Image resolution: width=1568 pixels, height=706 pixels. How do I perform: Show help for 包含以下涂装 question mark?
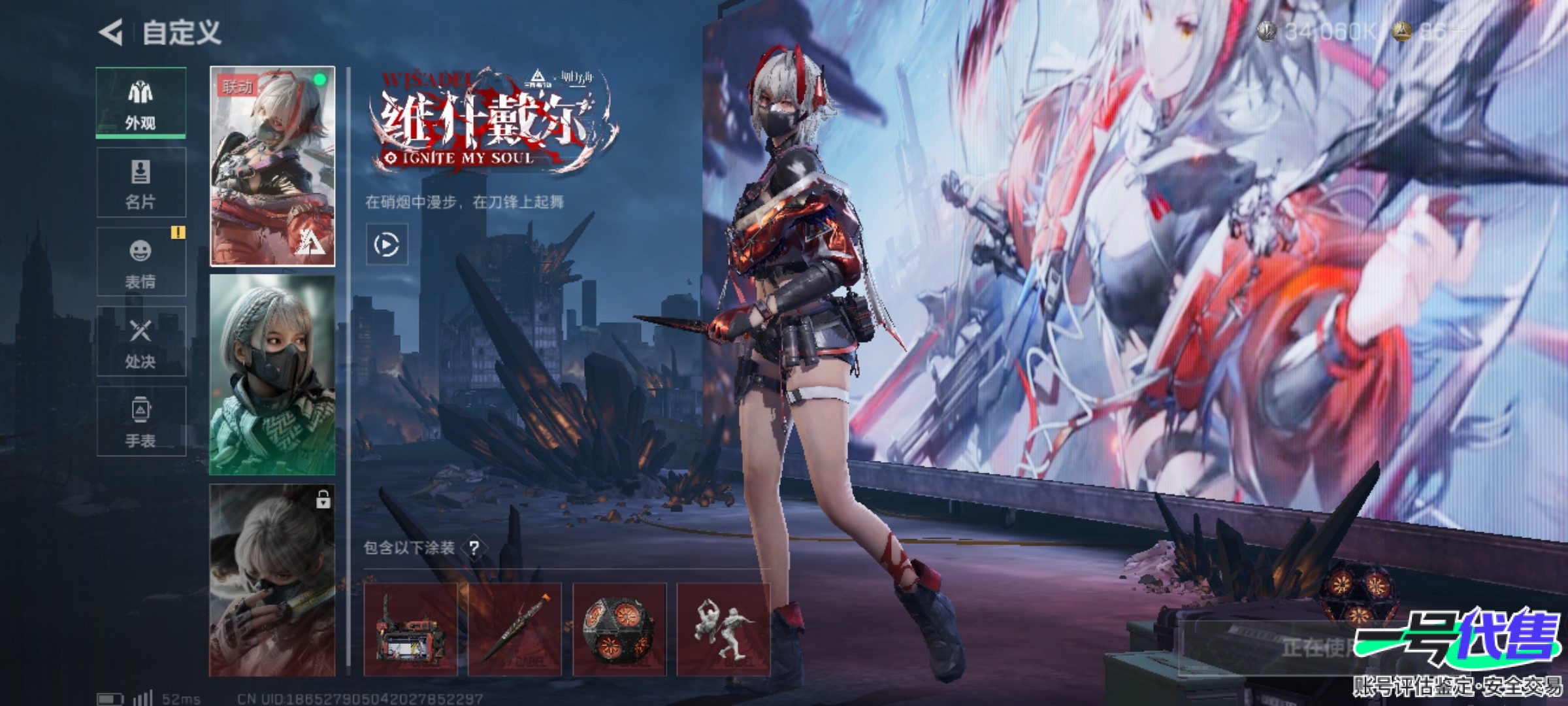tap(474, 548)
